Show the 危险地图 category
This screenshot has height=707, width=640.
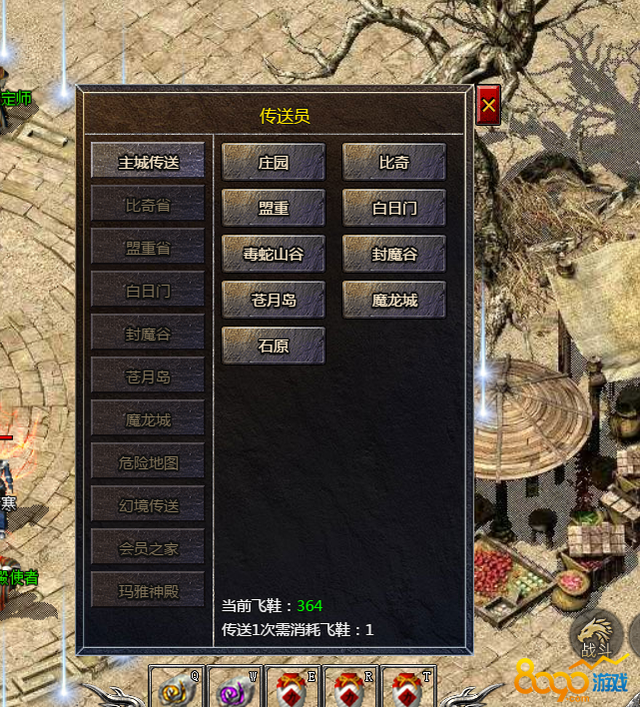pyautogui.click(x=148, y=463)
